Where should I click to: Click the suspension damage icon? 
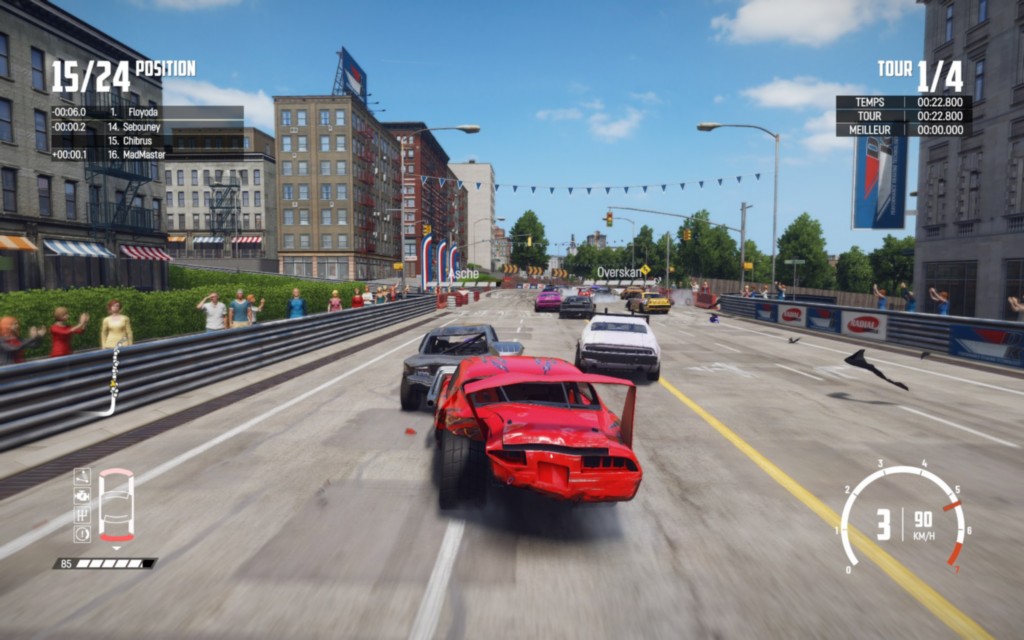82,477
